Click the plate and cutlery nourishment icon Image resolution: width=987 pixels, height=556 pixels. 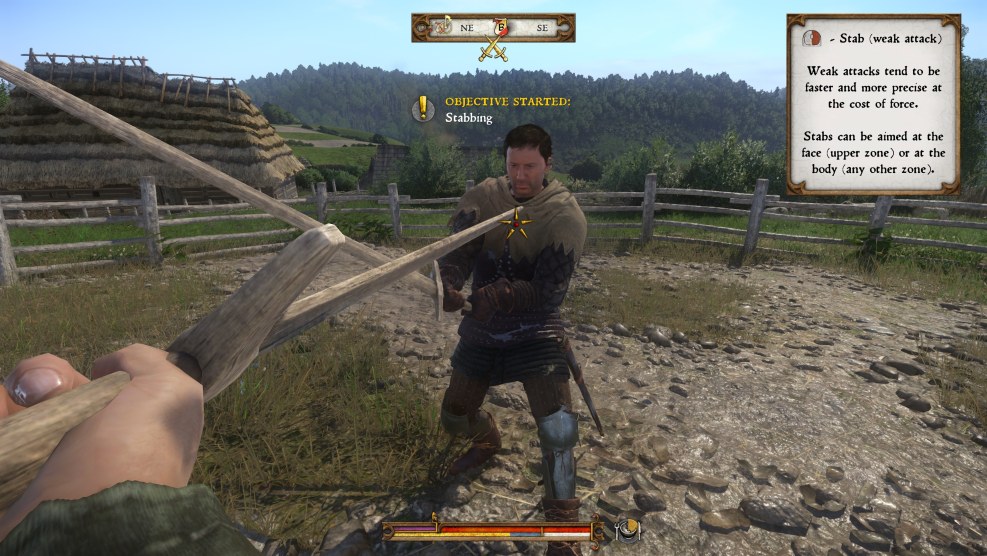click(629, 529)
